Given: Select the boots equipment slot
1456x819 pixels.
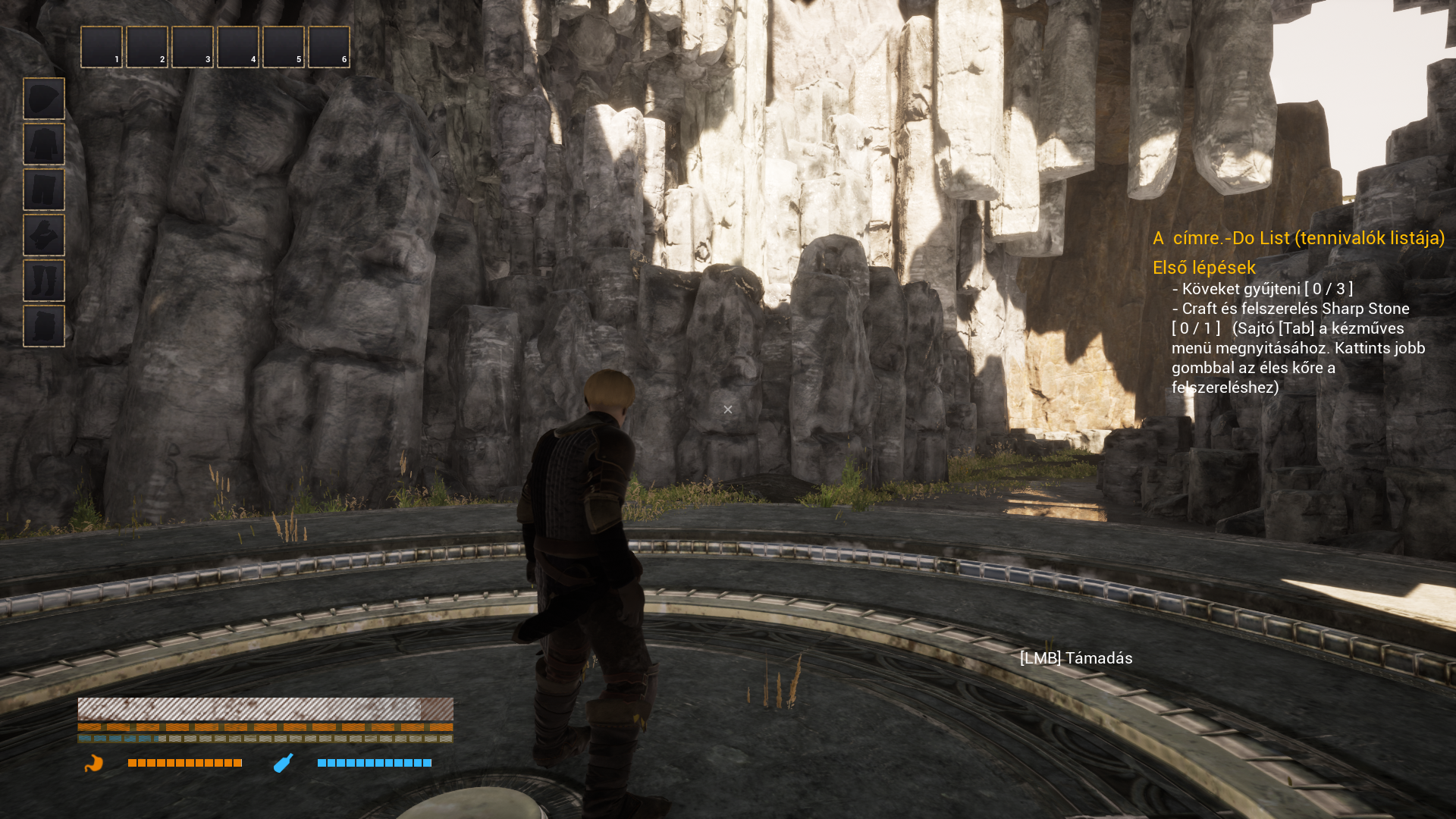Looking at the screenshot, I should coord(44,281).
